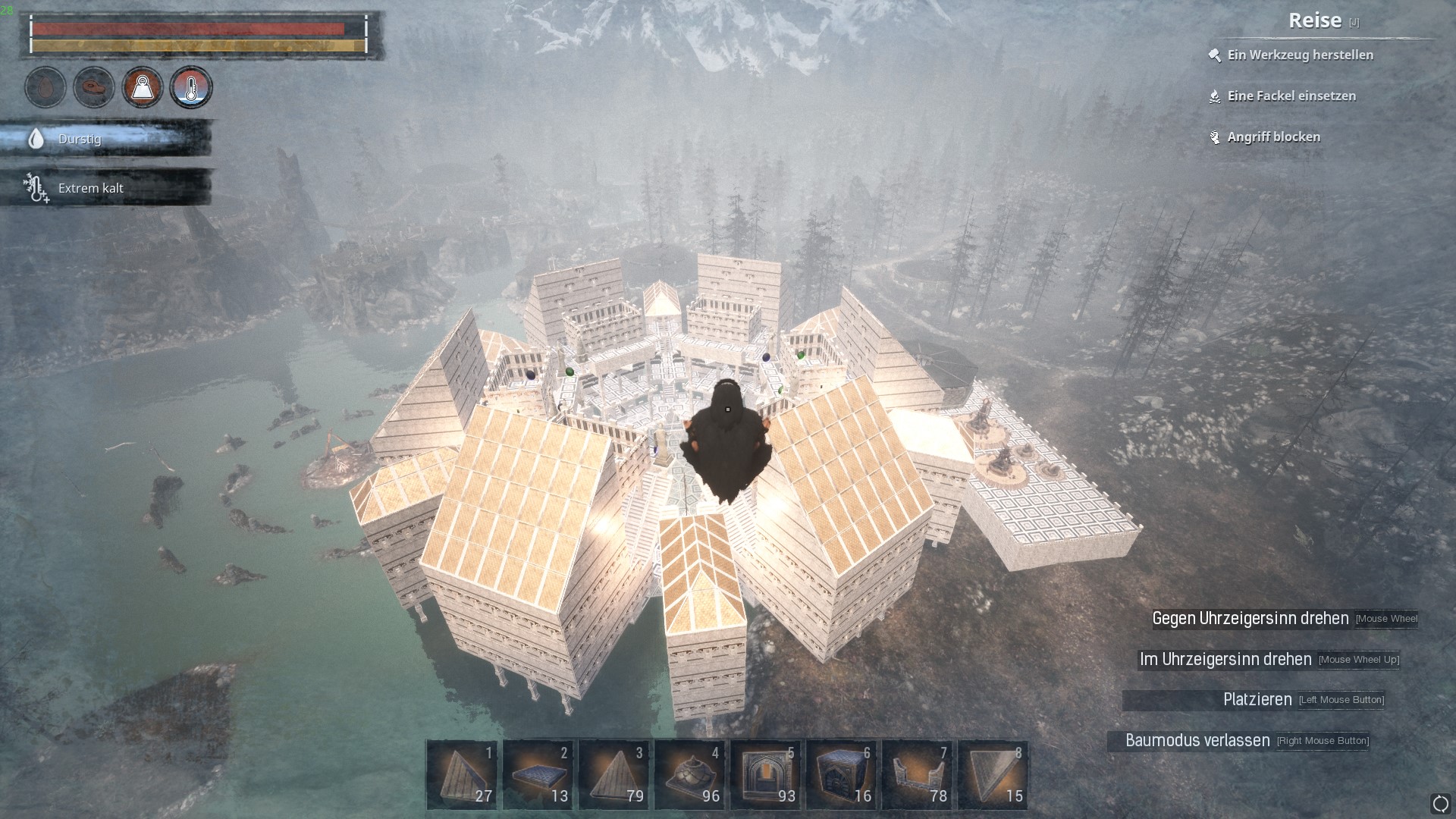Inspect the Extrem kalt status effect
Viewport: 1456px width, 819px height.
coord(89,188)
